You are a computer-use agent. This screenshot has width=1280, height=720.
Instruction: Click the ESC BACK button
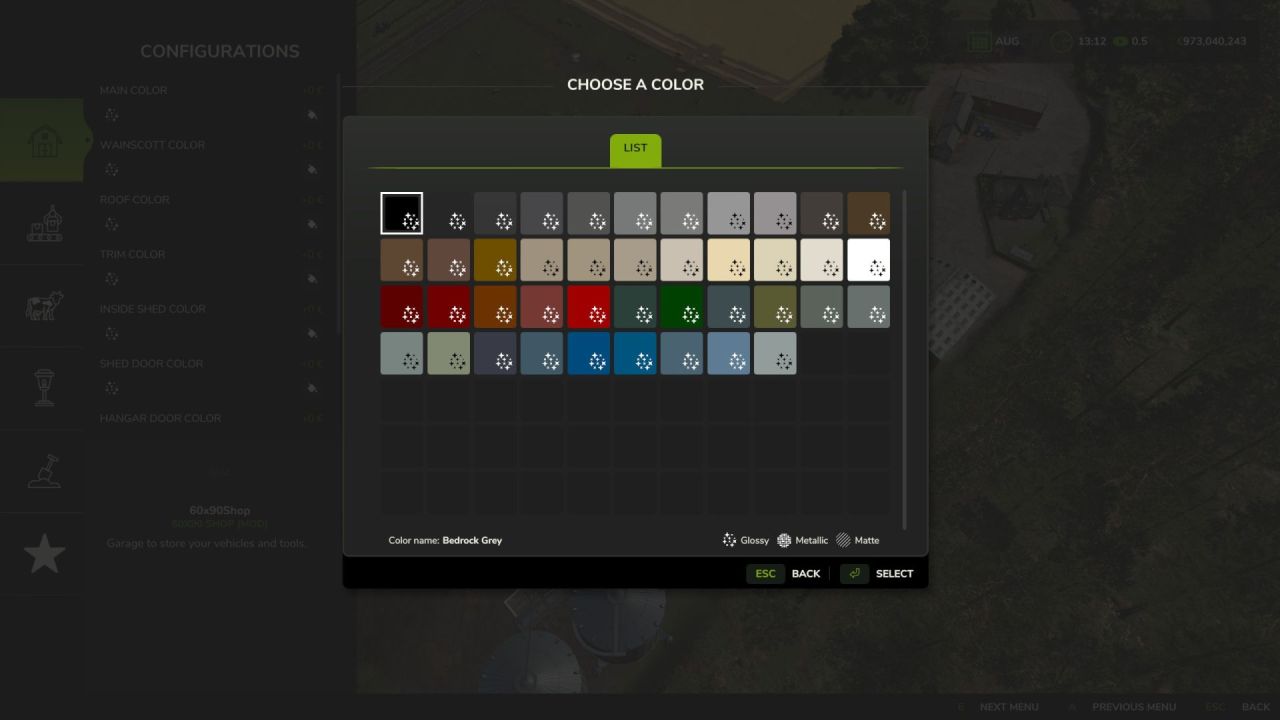point(786,573)
